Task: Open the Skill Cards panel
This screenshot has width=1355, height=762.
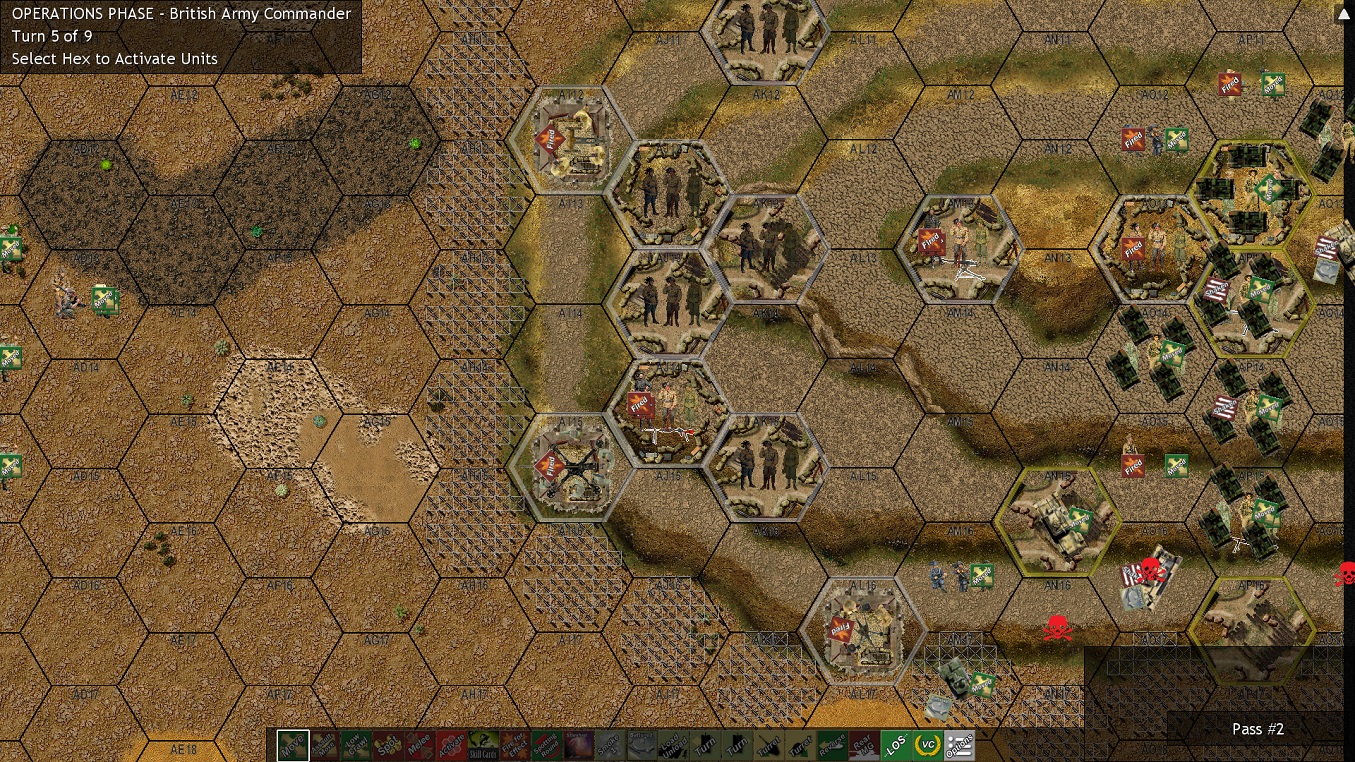Action: [x=481, y=746]
